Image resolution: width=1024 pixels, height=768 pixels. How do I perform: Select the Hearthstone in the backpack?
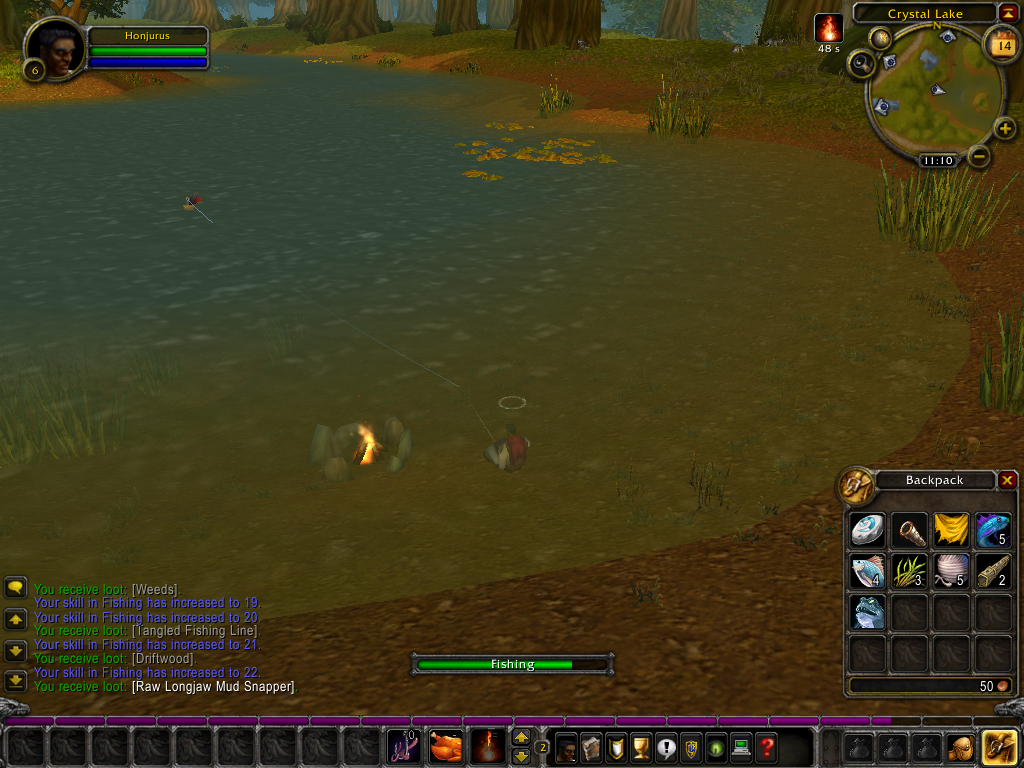click(x=867, y=530)
